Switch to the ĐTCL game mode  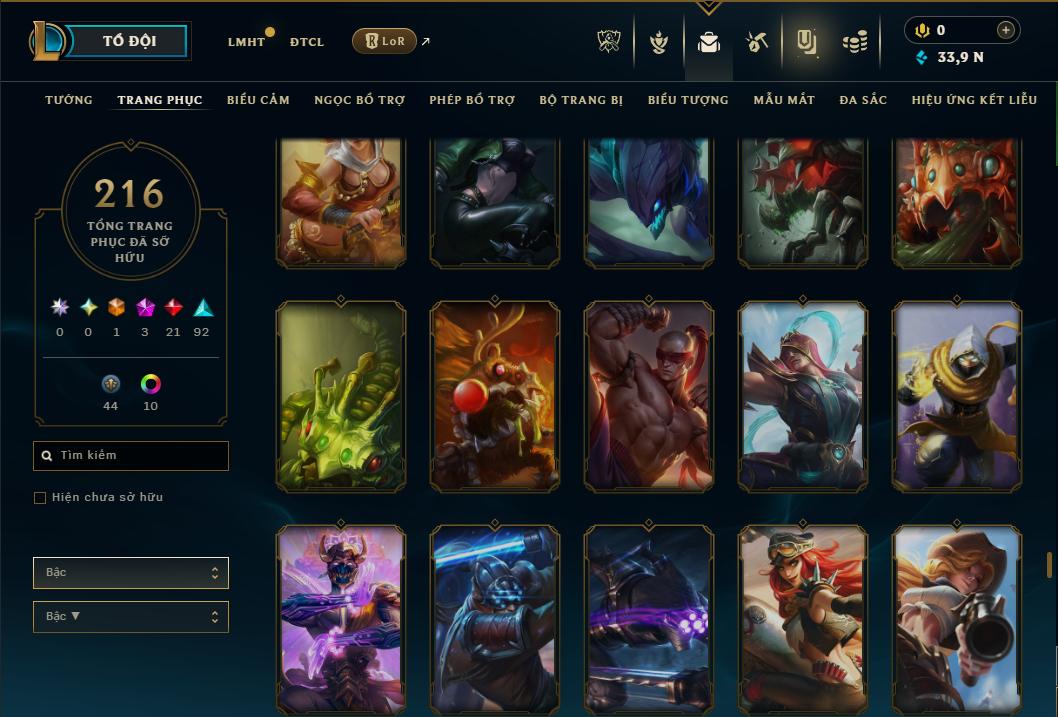coord(307,42)
